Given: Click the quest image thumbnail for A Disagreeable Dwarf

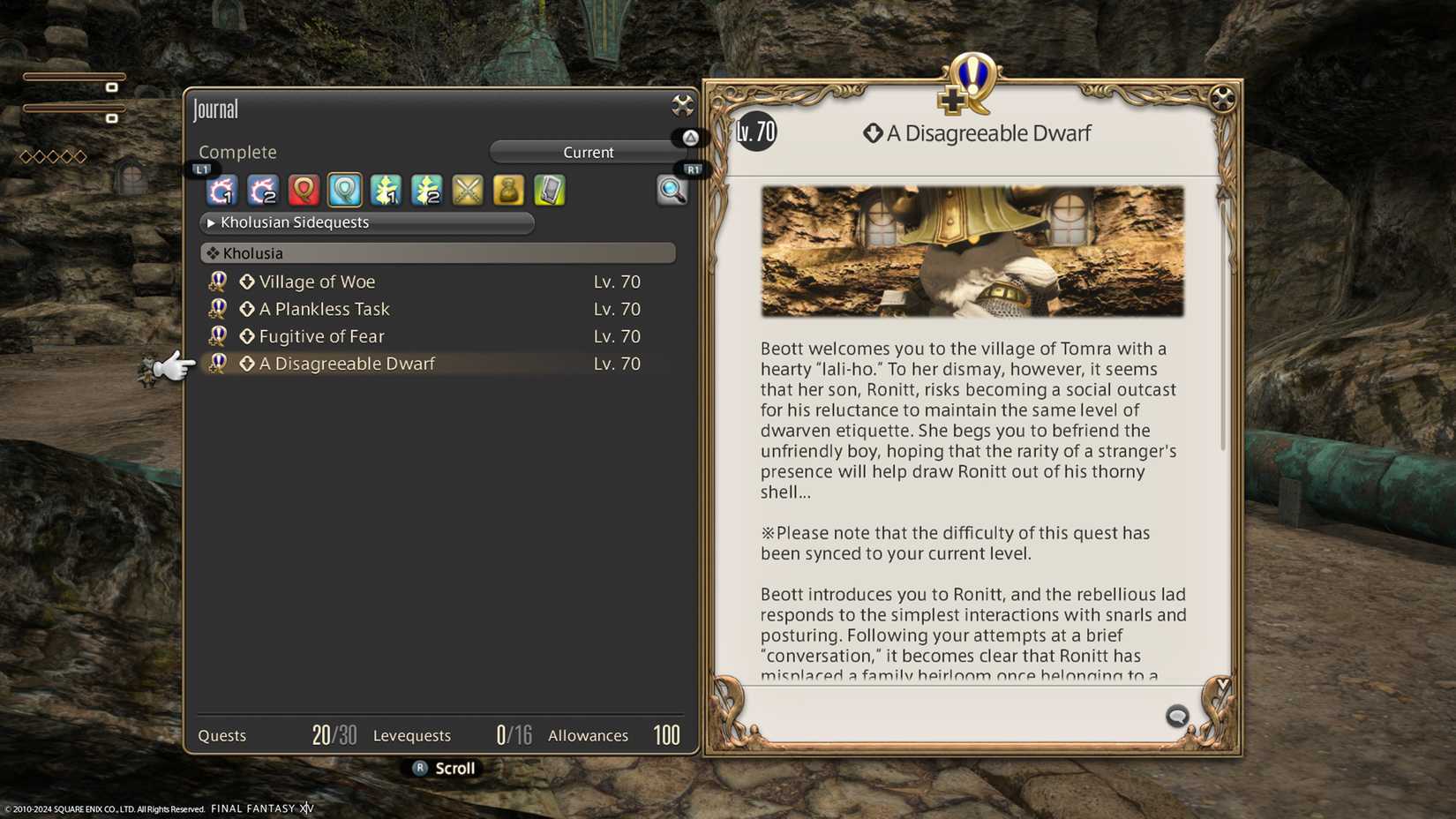Looking at the screenshot, I should click(x=972, y=250).
